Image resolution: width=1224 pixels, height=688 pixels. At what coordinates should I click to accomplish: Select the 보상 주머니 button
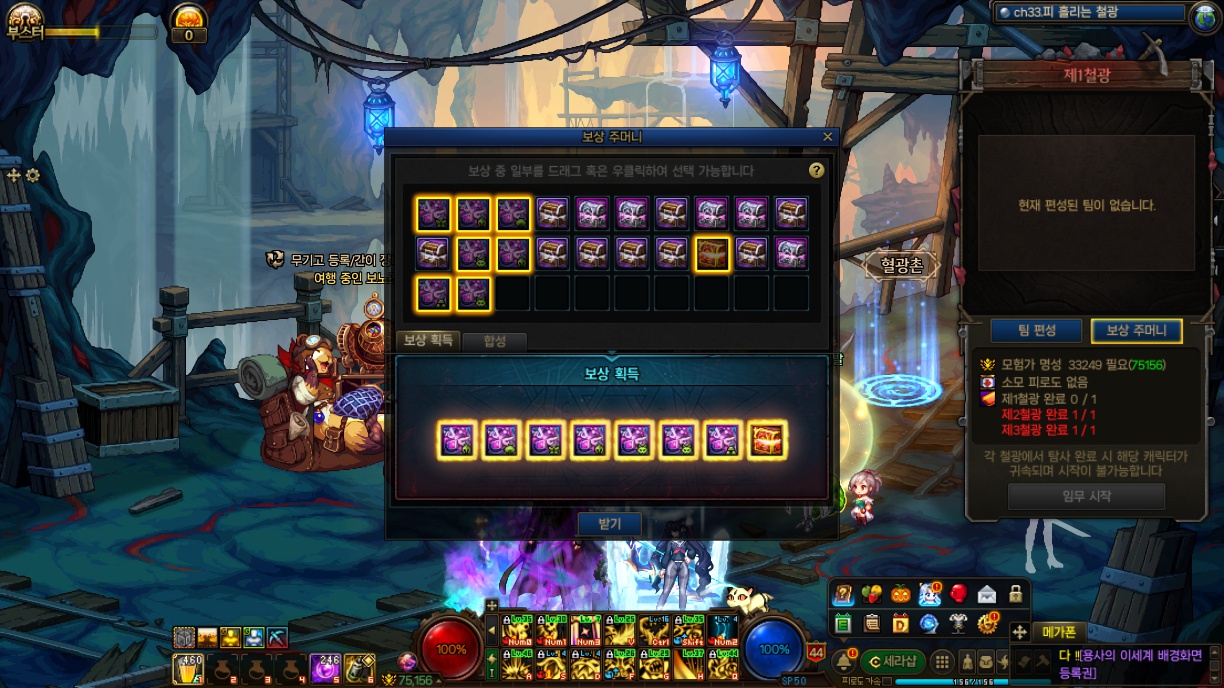pyautogui.click(x=1136, y=331)
